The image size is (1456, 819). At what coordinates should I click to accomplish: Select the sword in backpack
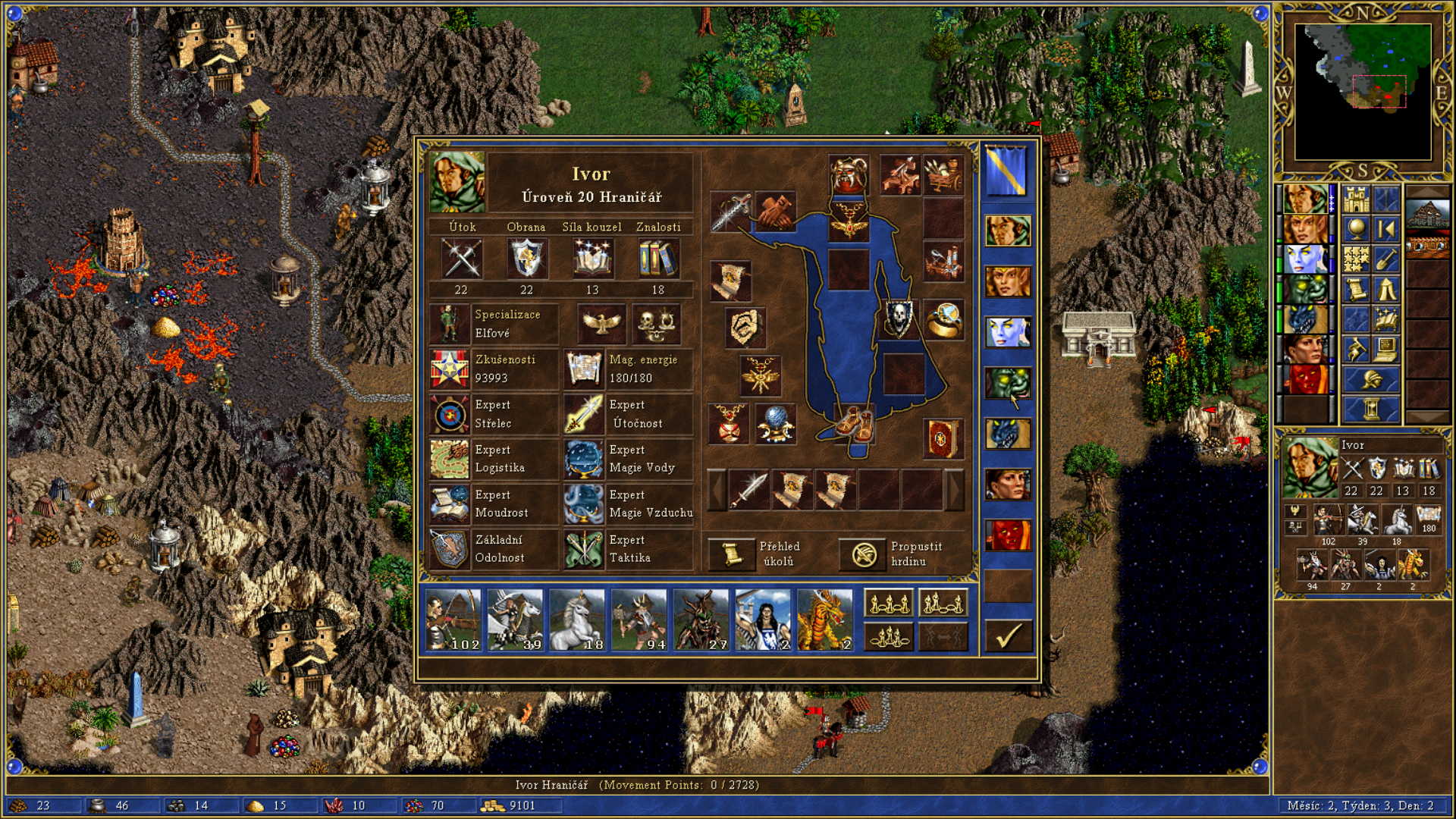click(748, 489)
